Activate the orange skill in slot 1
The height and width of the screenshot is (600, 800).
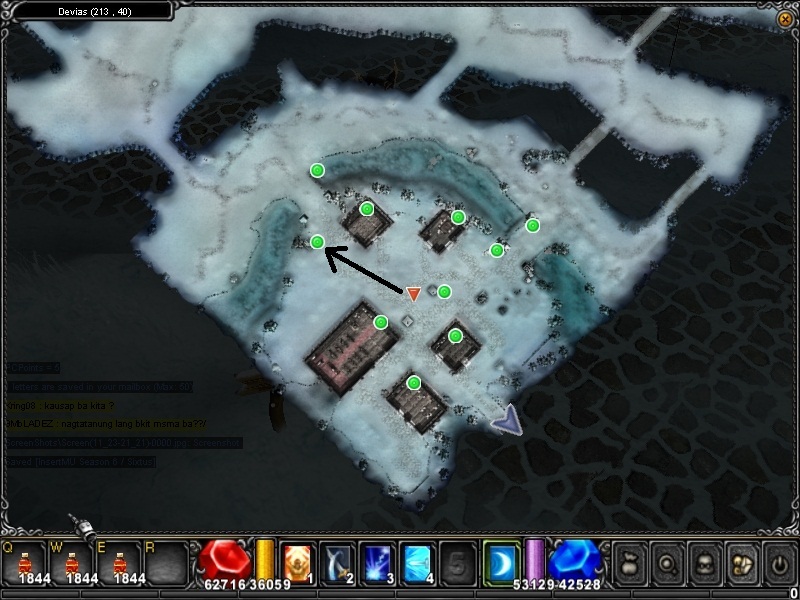point(297,562)
